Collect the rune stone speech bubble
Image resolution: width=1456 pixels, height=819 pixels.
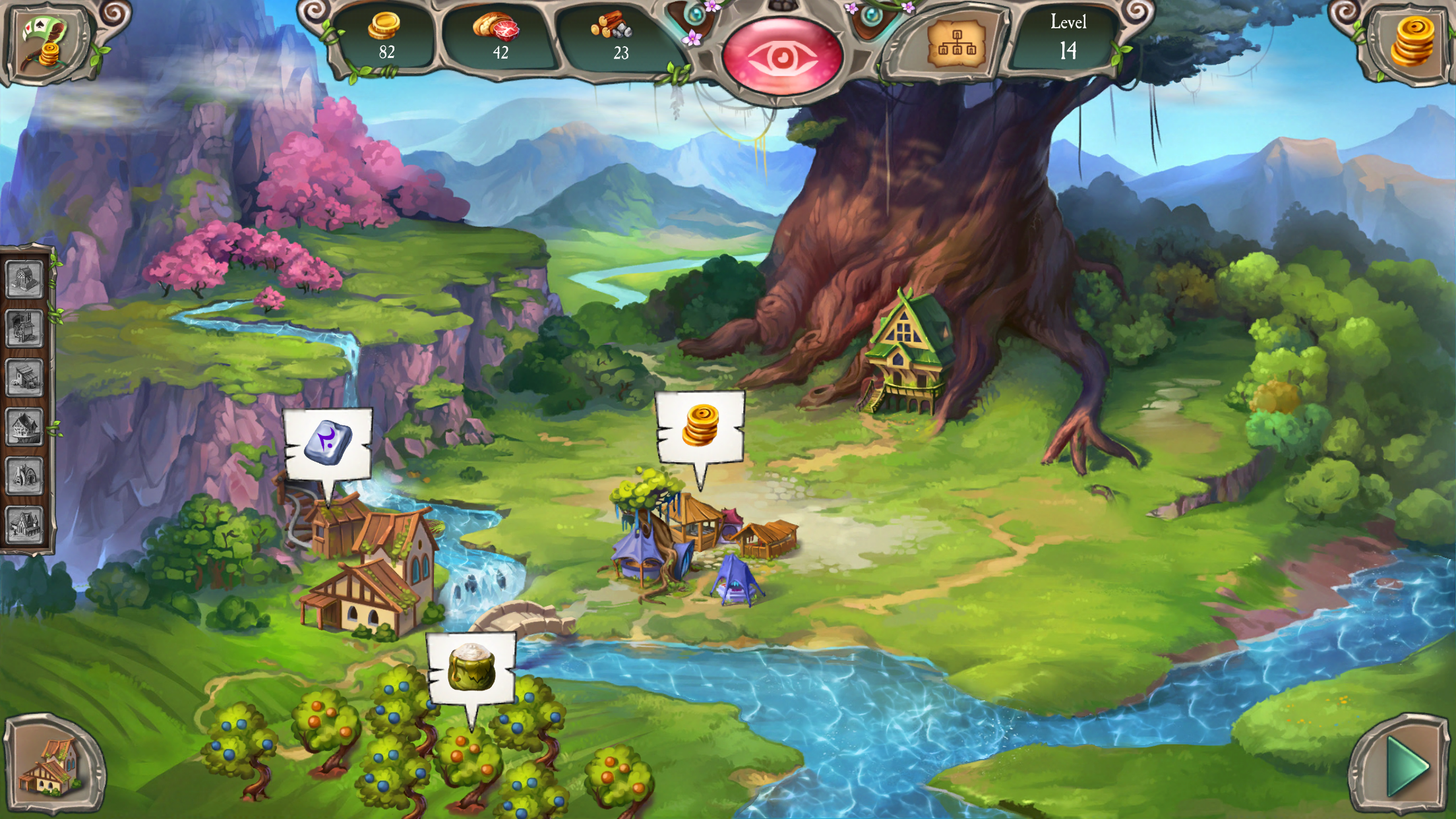click(x=328, y=442)
